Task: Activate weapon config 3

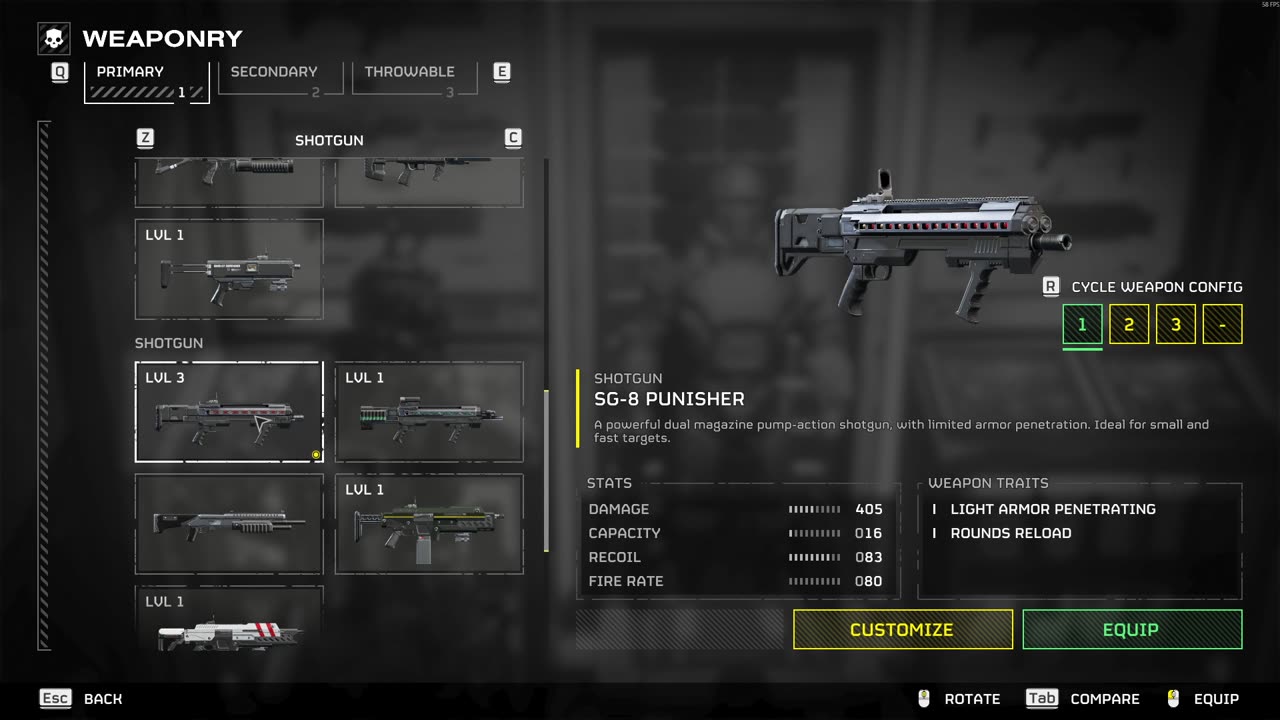Action: [1176, 324]
